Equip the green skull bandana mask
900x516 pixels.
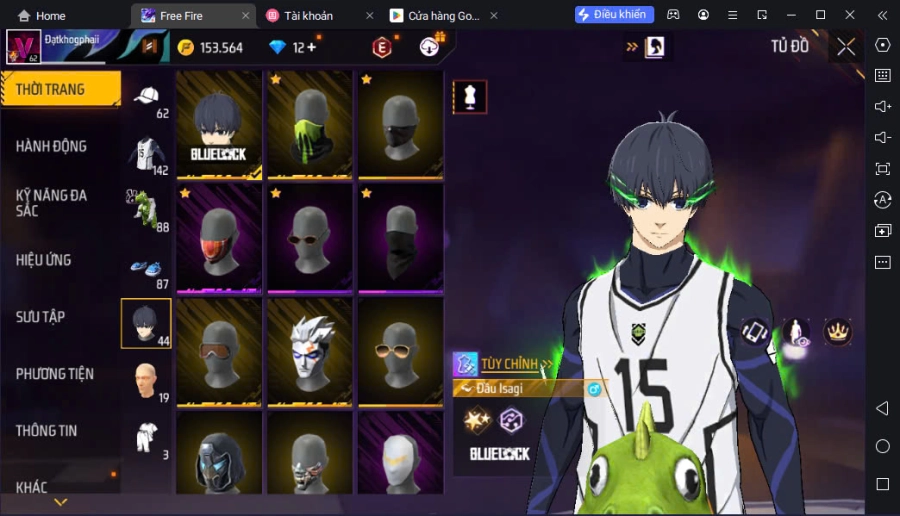click(309, 125)
